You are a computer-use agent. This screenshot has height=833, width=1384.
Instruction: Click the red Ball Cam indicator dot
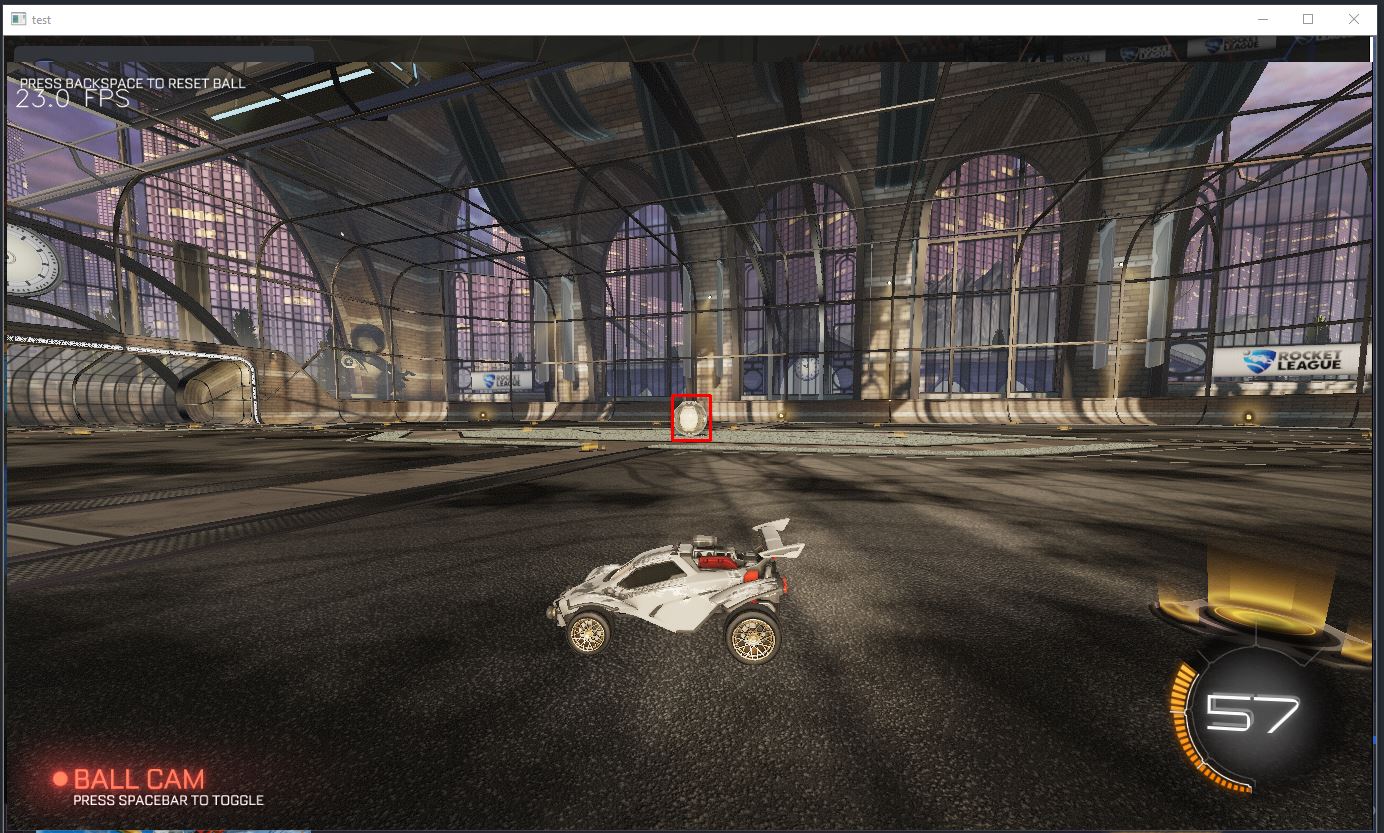pos(60,779)
